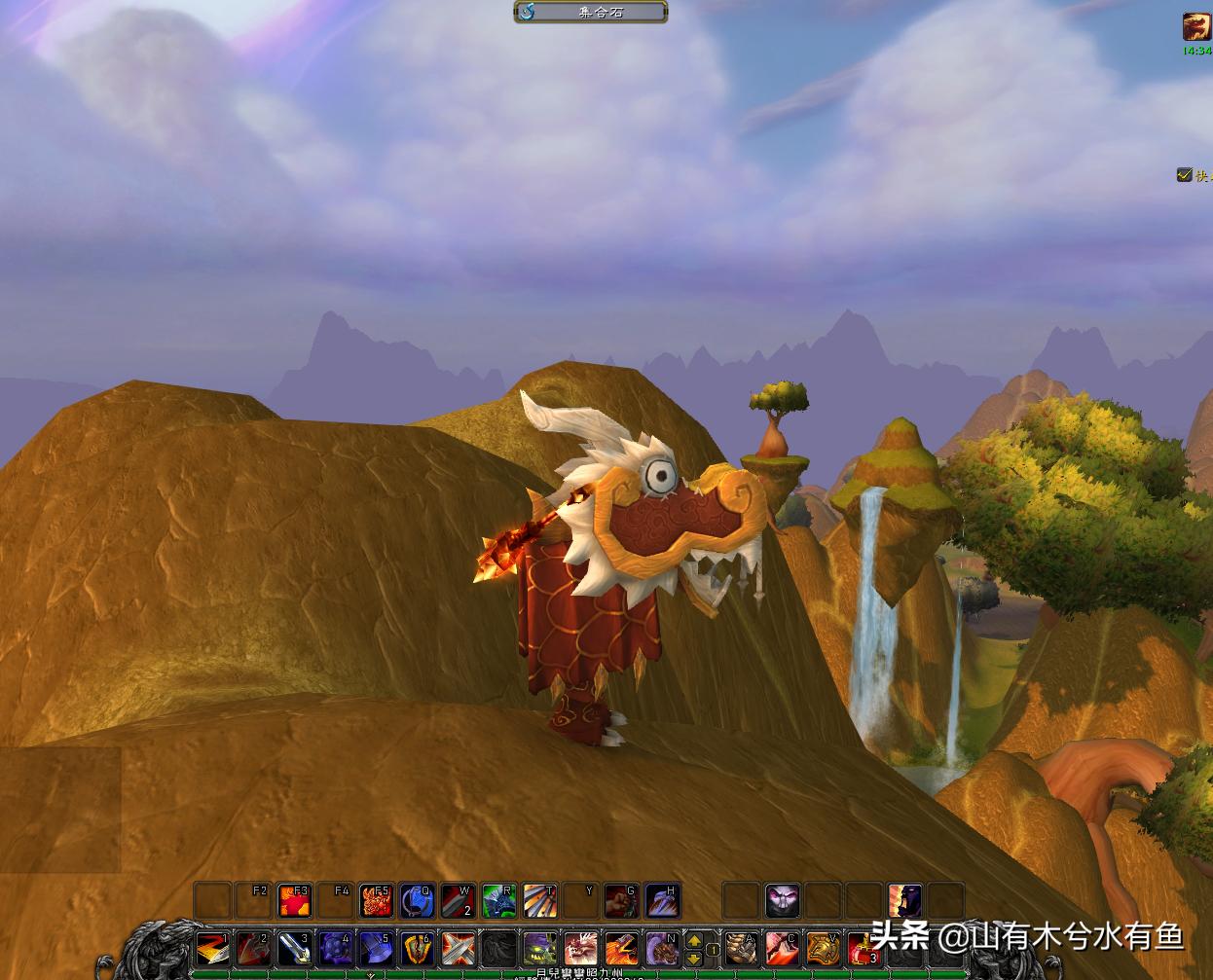Viewport: 1213px width, 980px height.
Task: Activate the G clenched fist ability
Action: tap(621, 901)
